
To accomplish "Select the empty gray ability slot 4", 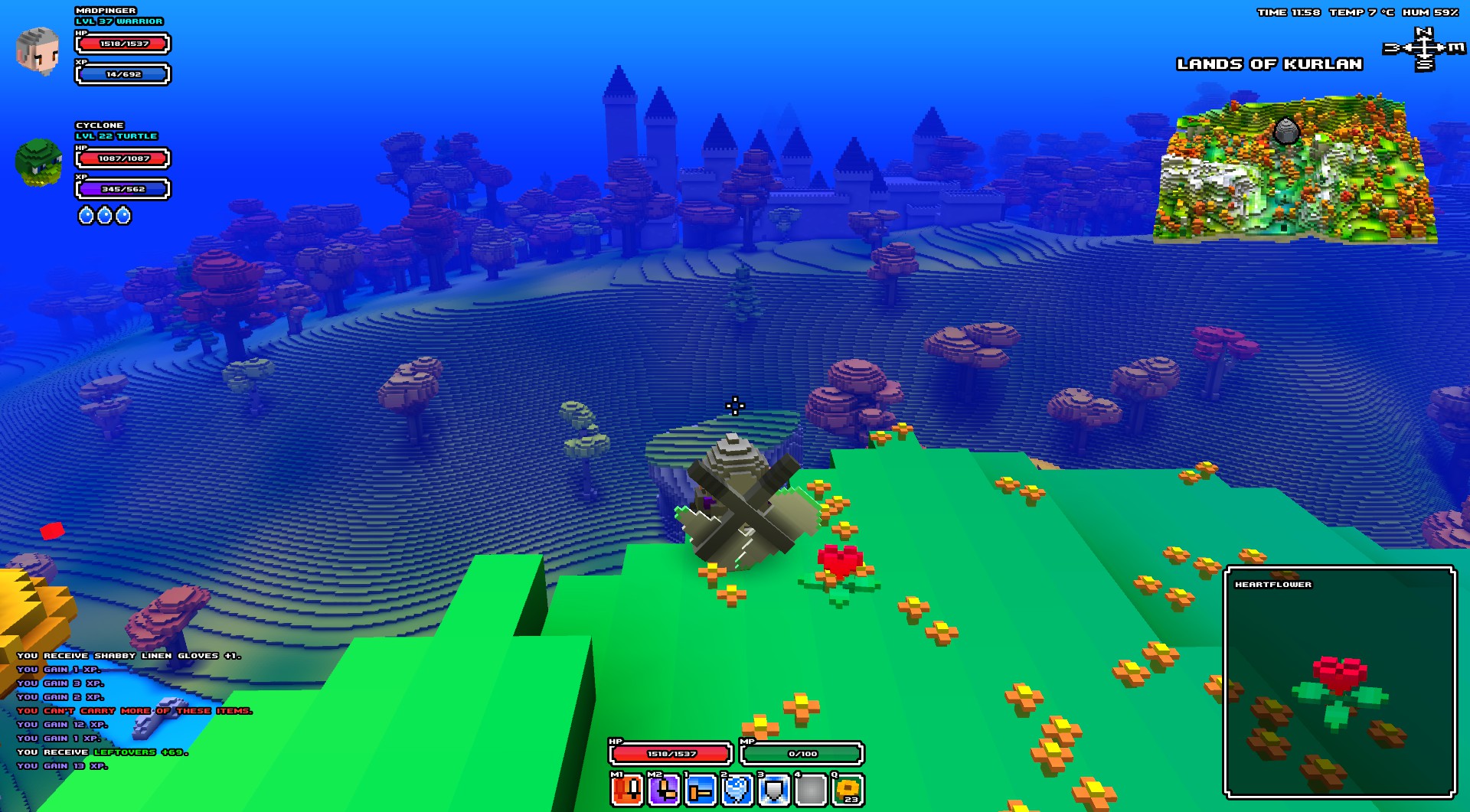I will [x=811, y=790].
